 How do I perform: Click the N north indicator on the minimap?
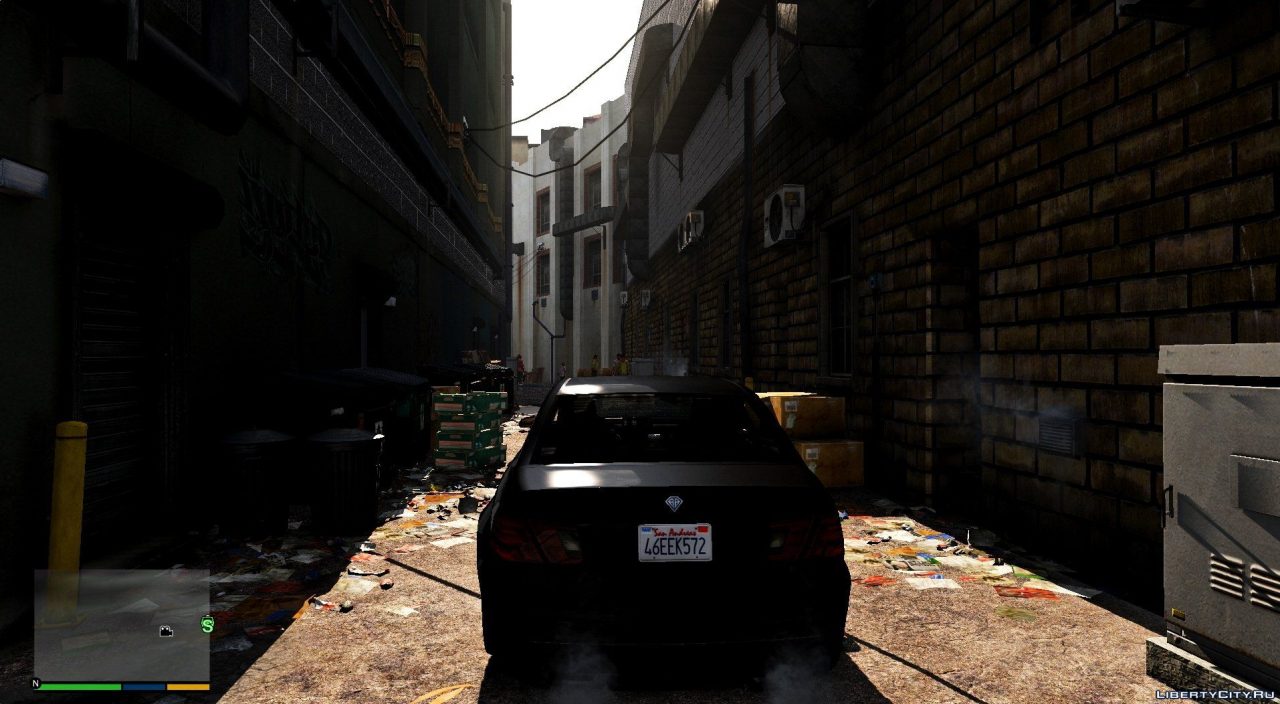(36, 684)
